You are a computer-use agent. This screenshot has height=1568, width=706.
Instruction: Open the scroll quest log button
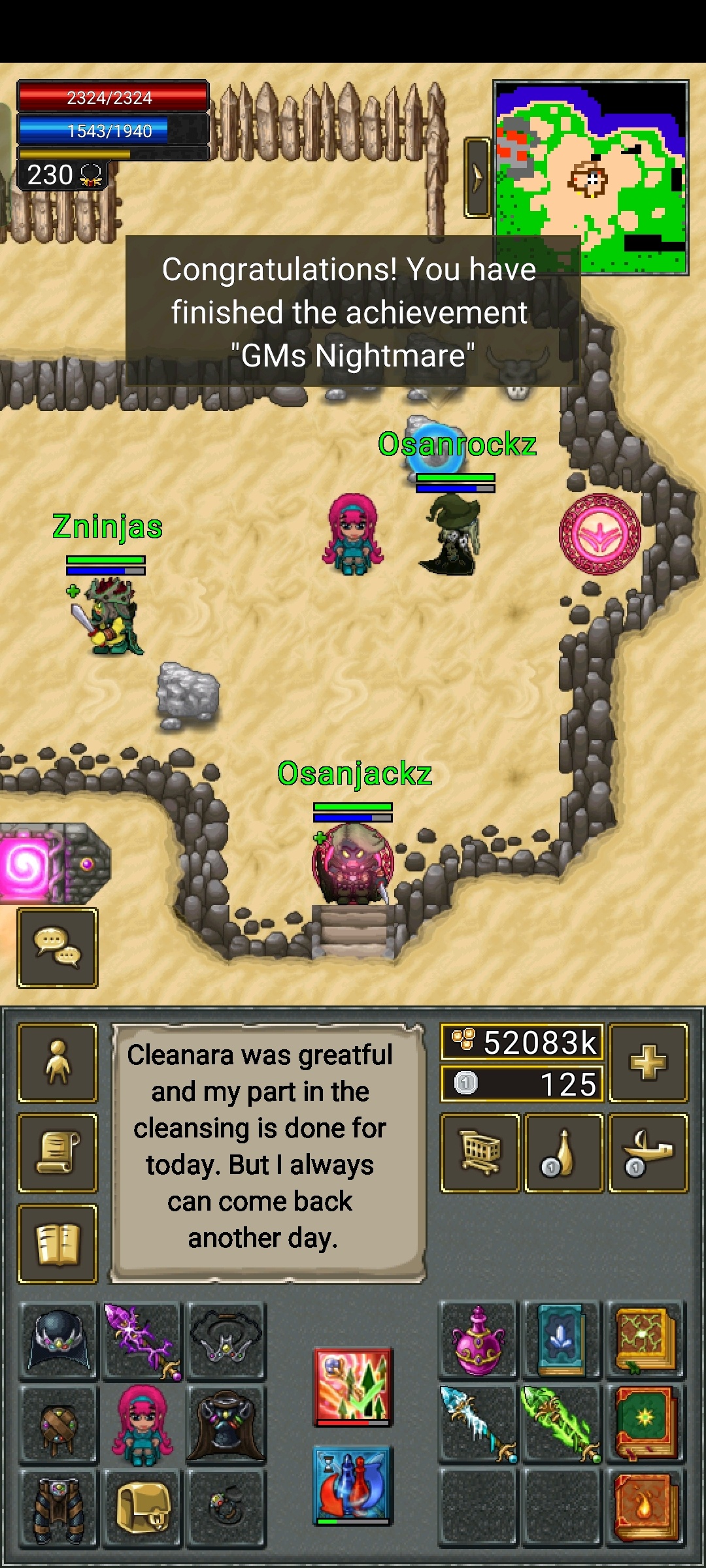[58, 1153]
